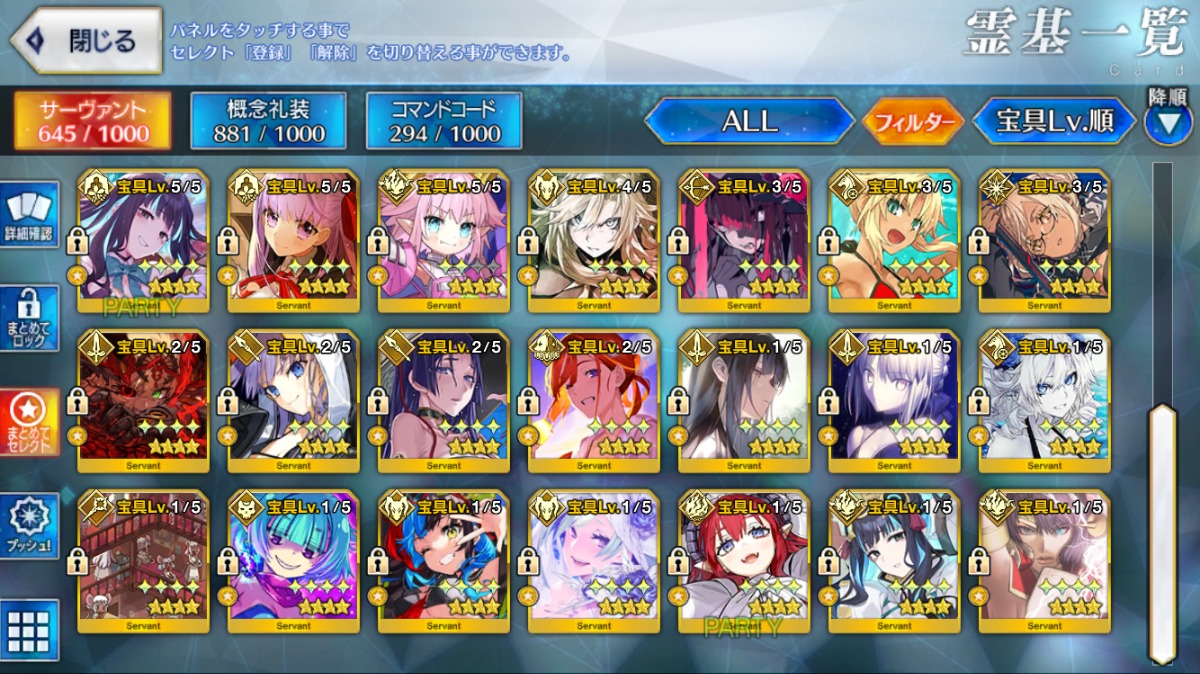Image resolution: width=1200 pixels, height=674 pixels.
Task: Activate まとめてセレクト bulk select
Action: pos(30,421)
